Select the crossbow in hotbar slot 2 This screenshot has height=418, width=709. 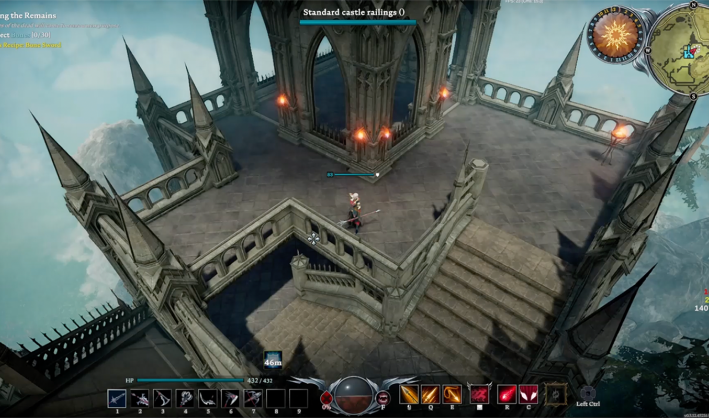tap(140, 398)
